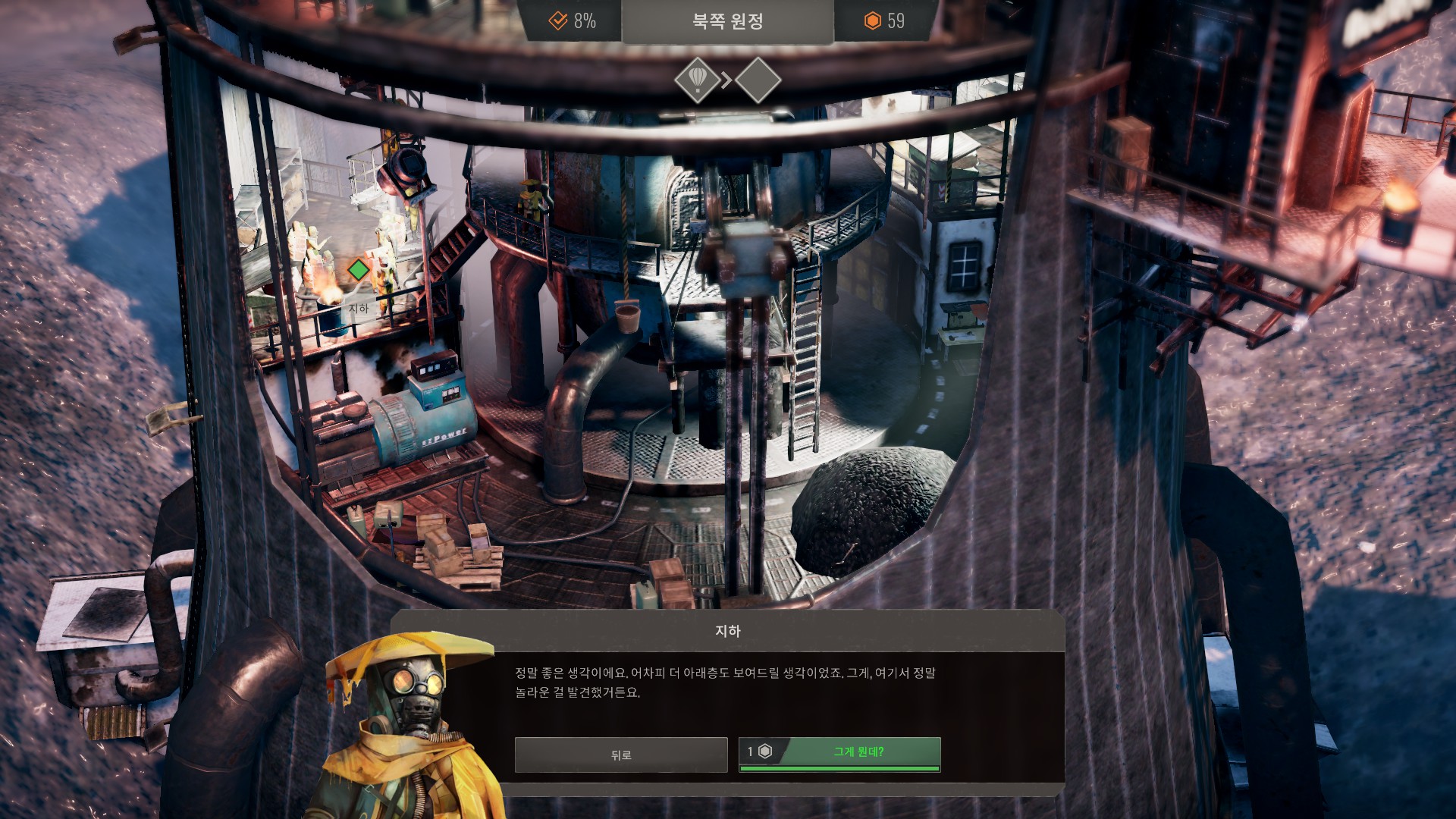Click the 뒤로 back button
The height and width of the screenshot is (819, 1456).
[620, 755]
